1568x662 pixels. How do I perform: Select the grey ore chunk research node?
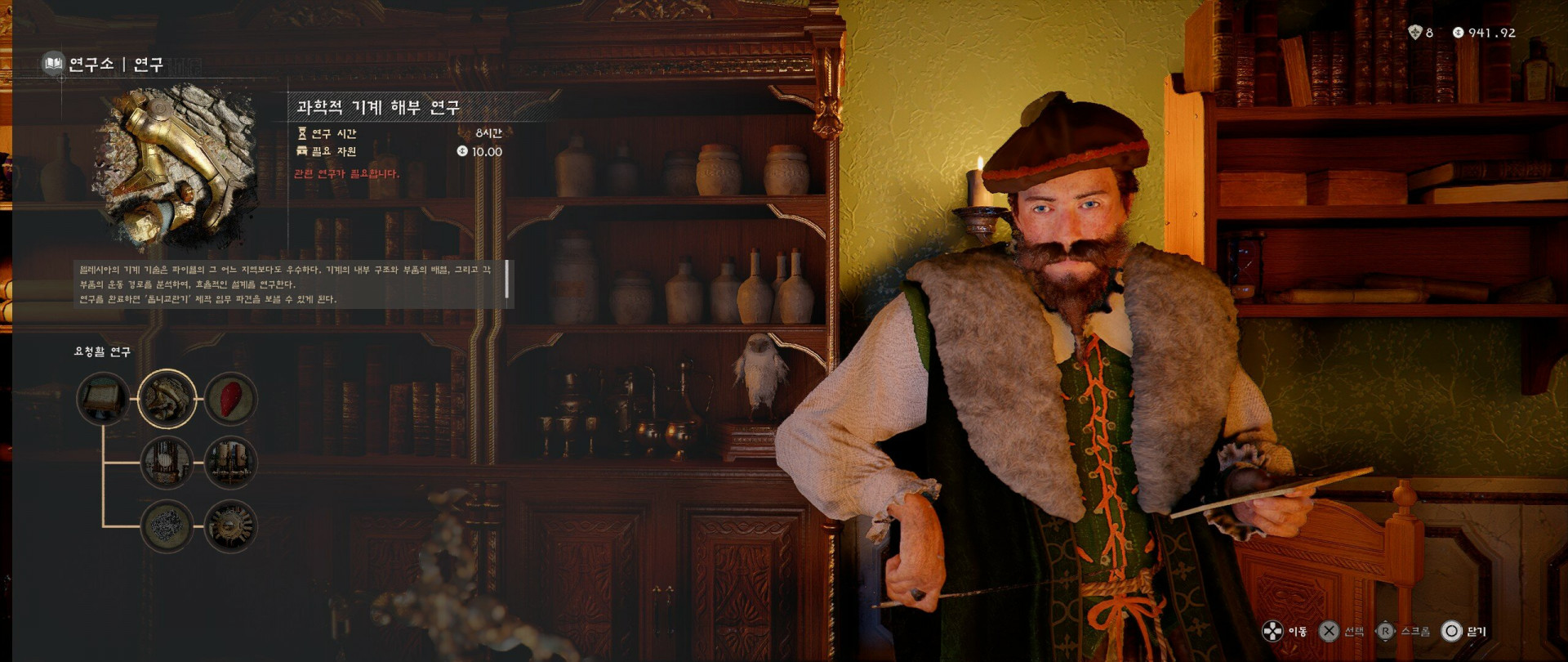click(167, 526)
